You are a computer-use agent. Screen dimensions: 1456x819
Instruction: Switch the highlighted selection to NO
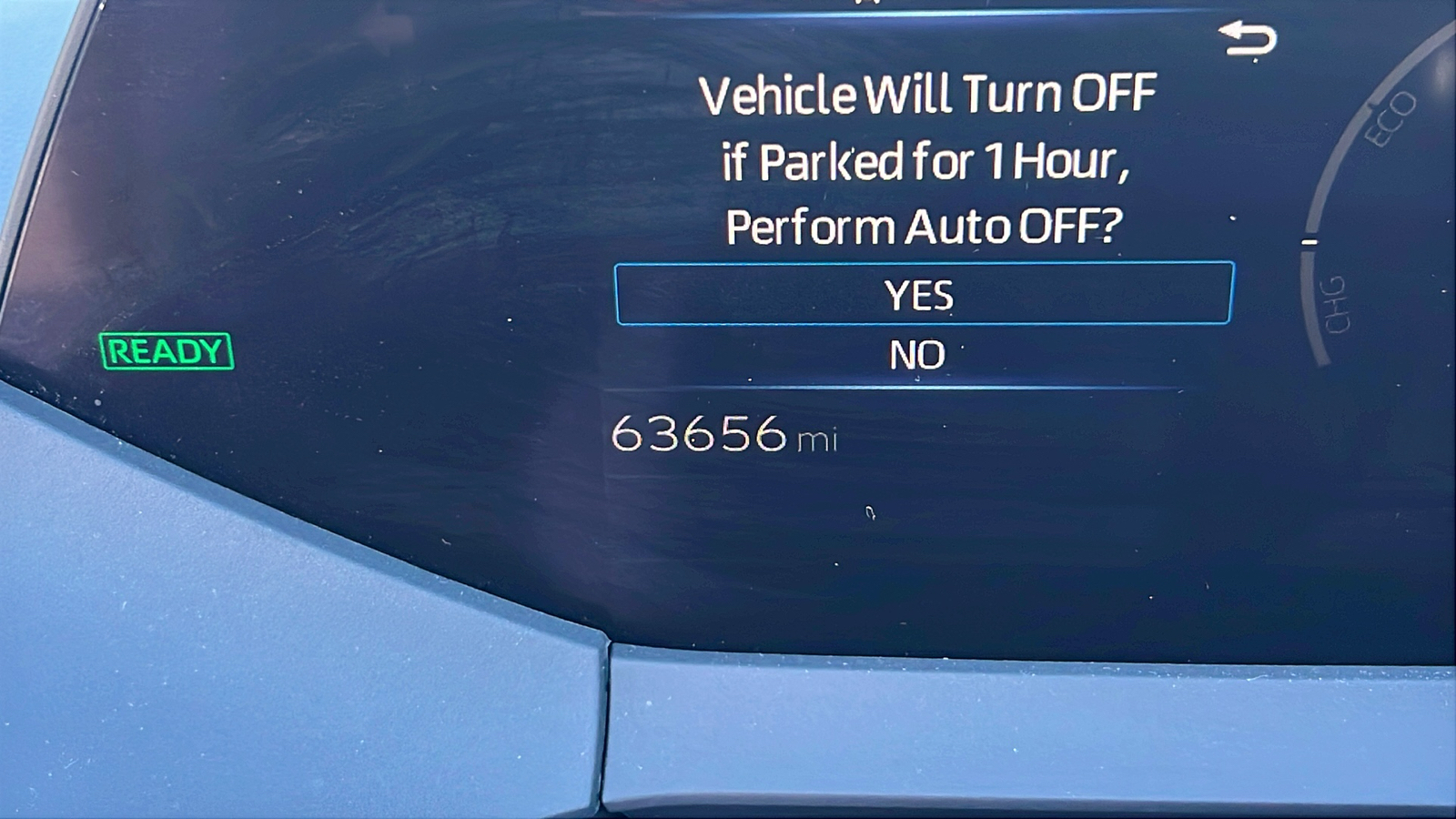(920, 354)
